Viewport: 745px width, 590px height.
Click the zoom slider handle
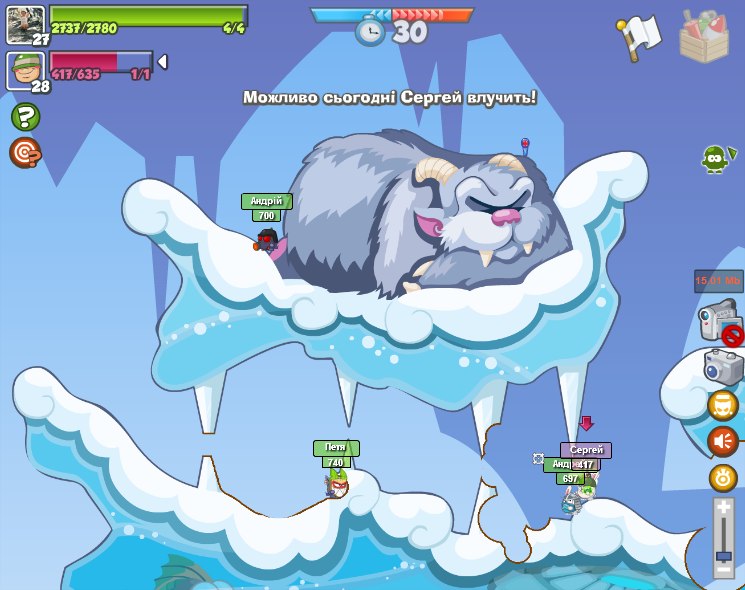(723, 555)
